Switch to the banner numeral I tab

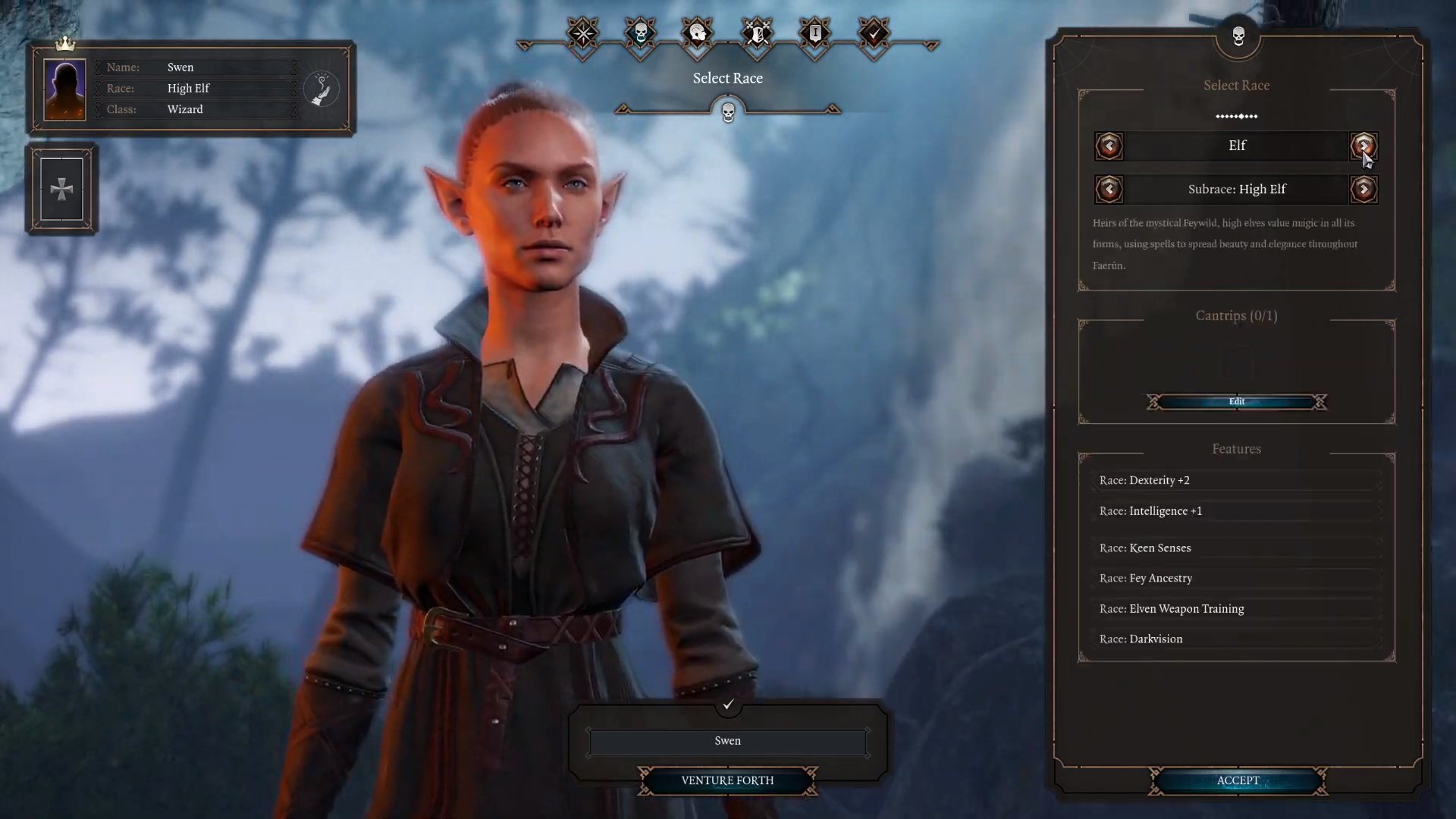tap(815, 34)
